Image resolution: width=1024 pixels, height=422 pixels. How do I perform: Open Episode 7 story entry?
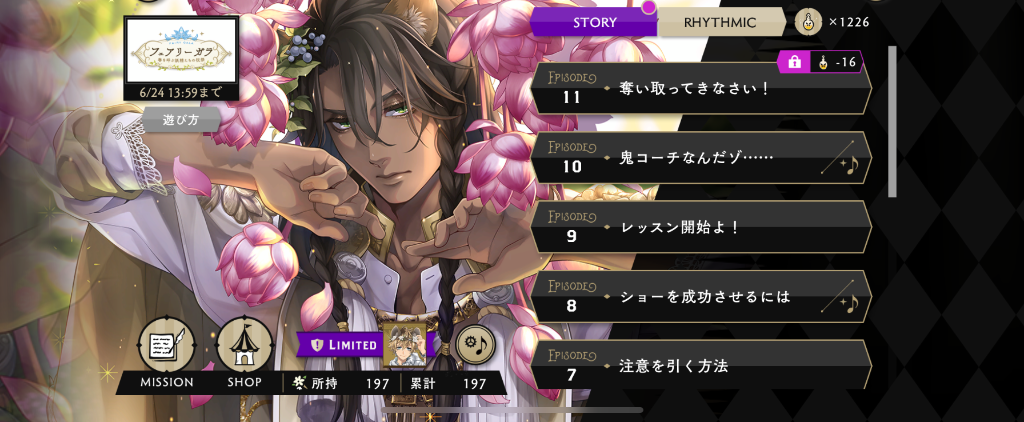pos(700,365)
